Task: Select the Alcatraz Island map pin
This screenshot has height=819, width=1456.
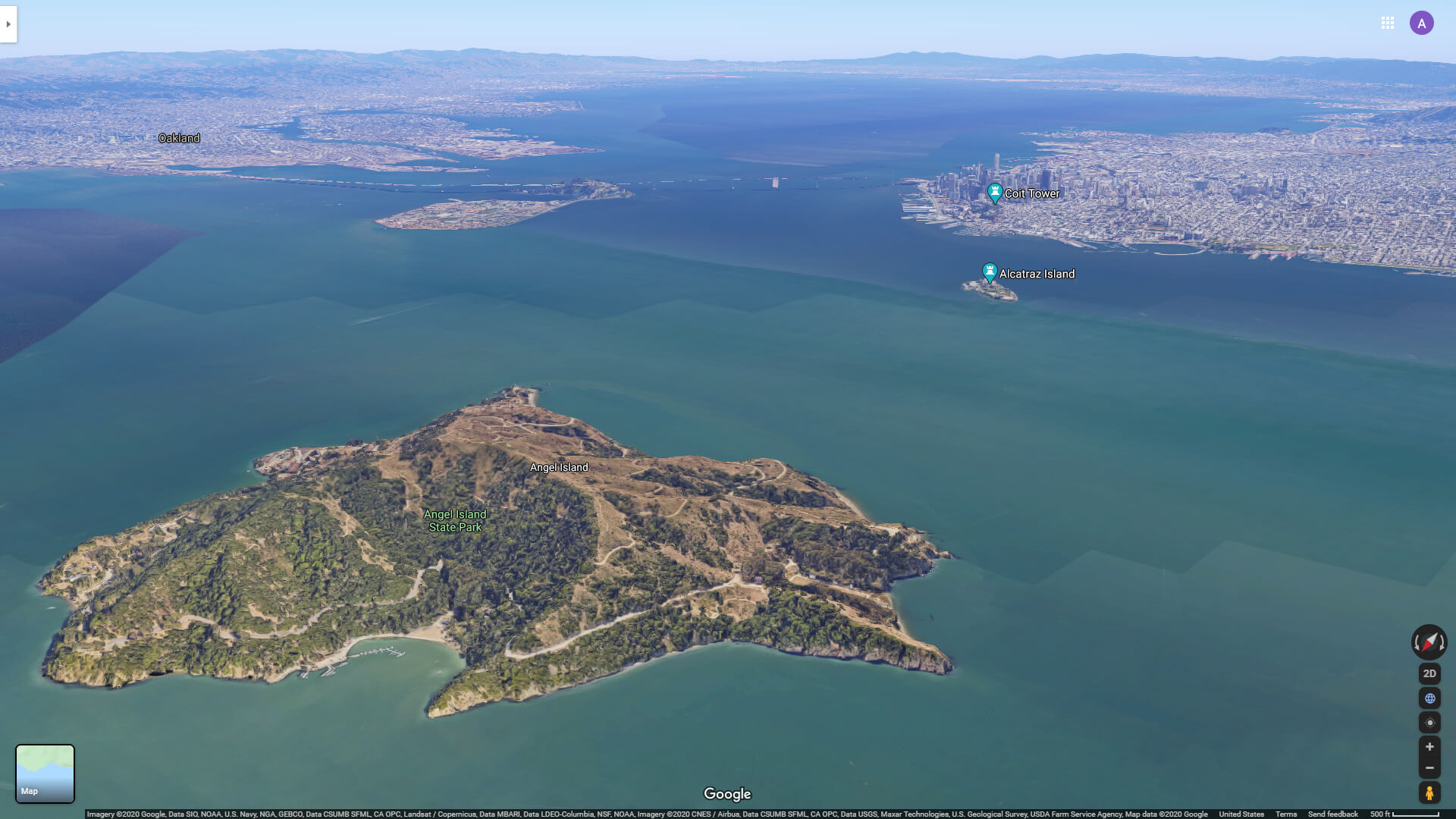Action: click(x=990, y=271)
